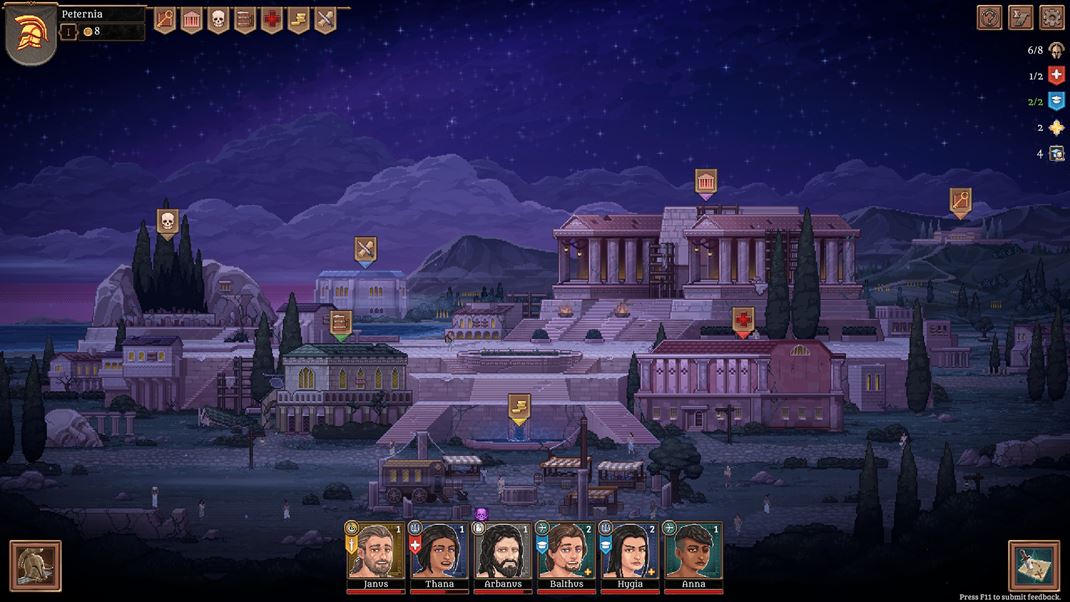Select the temple banner in top toolbar
Image resolution: width=1070 pixels, height=602 pixels.
coord(191,19)
